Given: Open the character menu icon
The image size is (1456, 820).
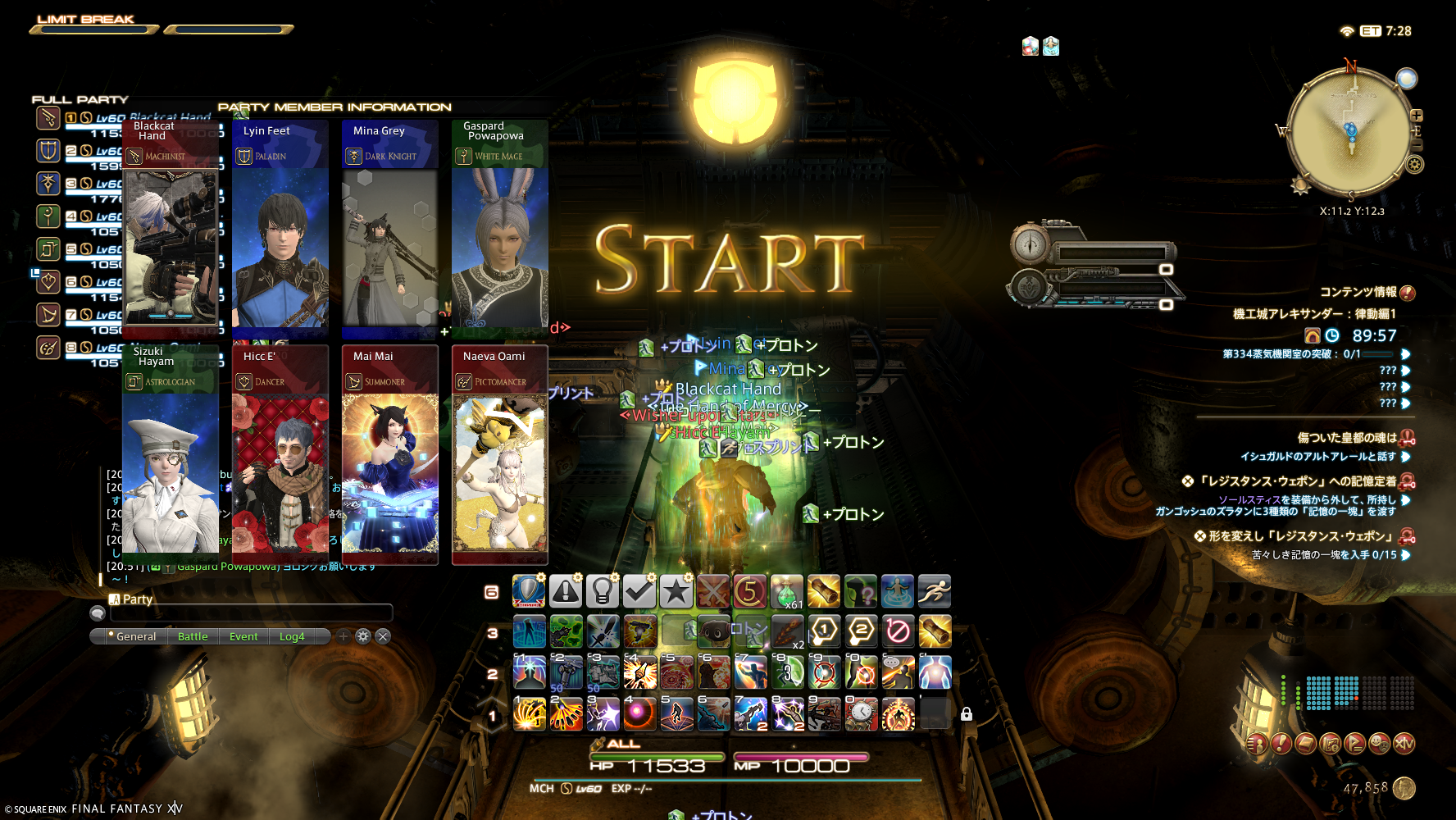Looking at the screenshot, I should 1257,744.
